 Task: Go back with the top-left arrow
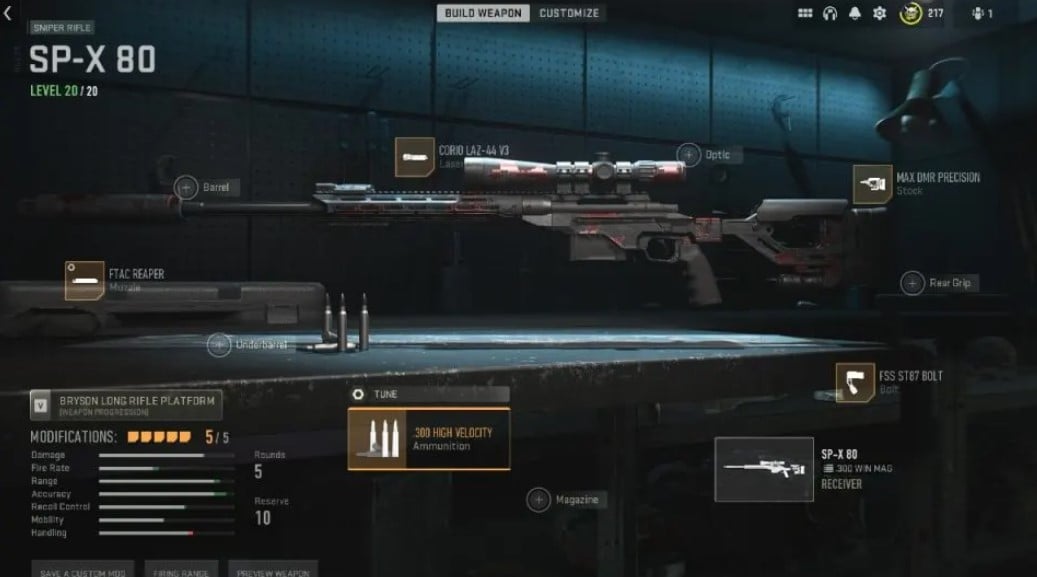[x=8, y=13]
